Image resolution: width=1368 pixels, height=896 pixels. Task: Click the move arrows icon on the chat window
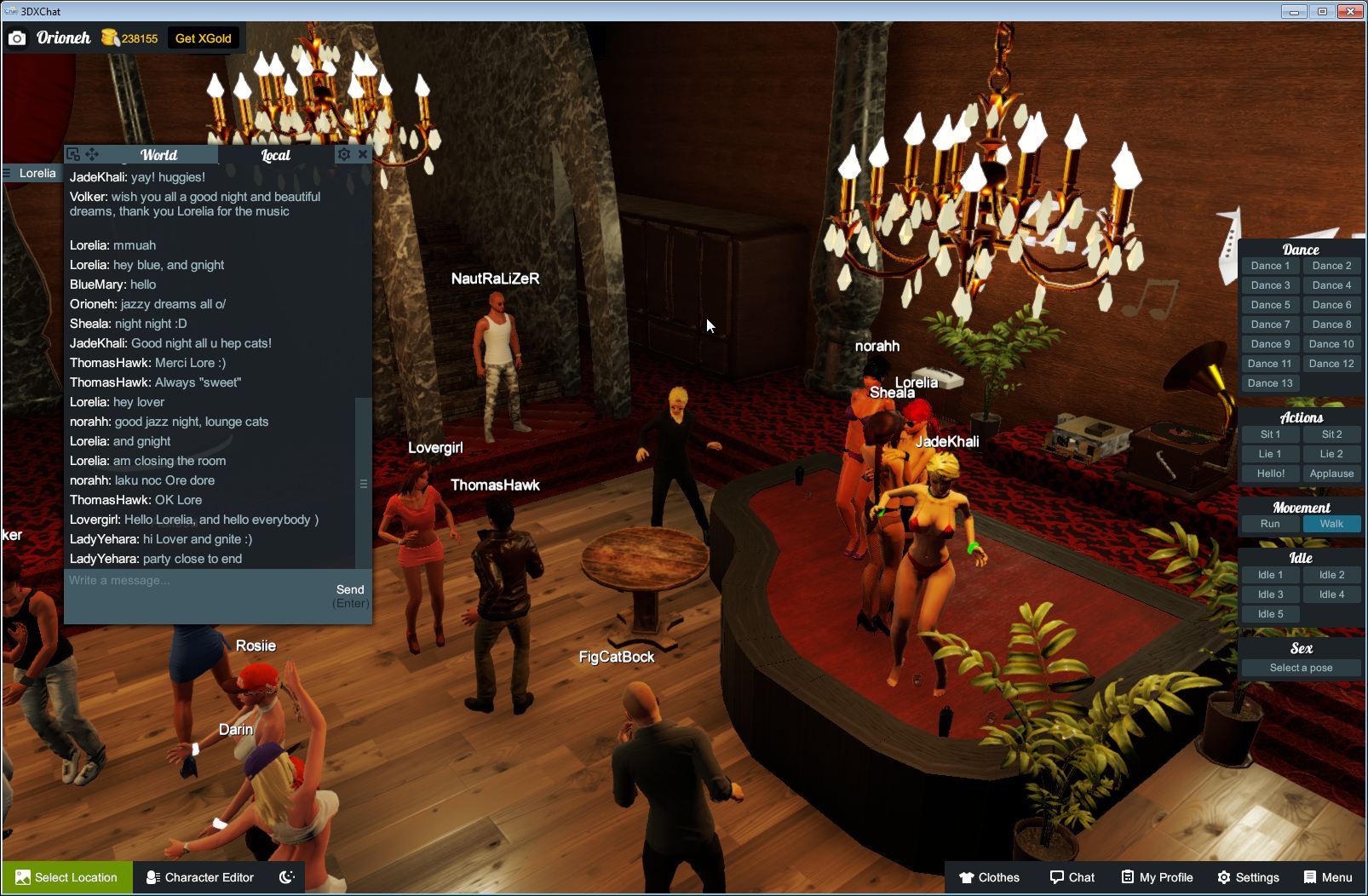pos(90,154)
